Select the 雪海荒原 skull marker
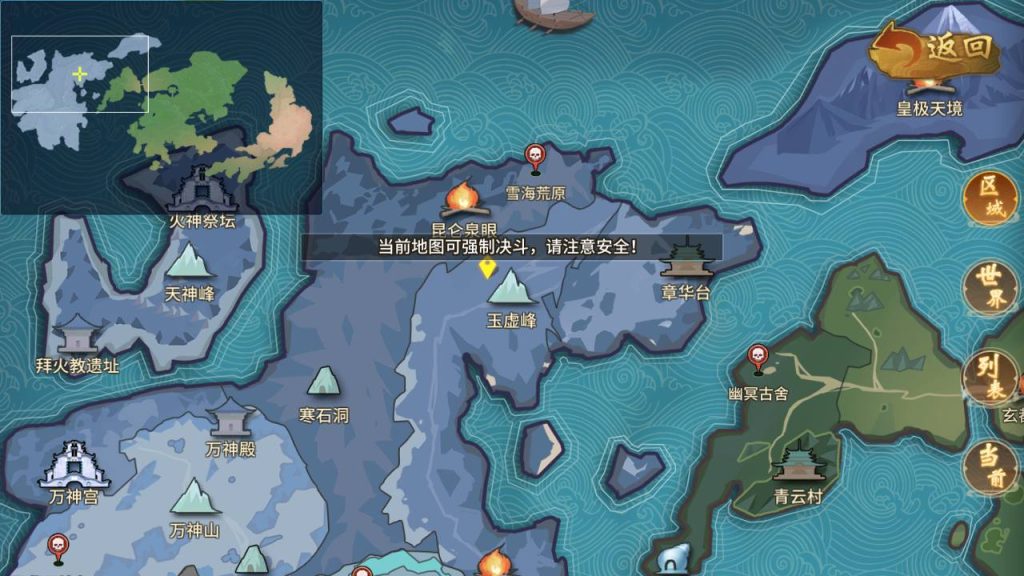 [535, 158]
